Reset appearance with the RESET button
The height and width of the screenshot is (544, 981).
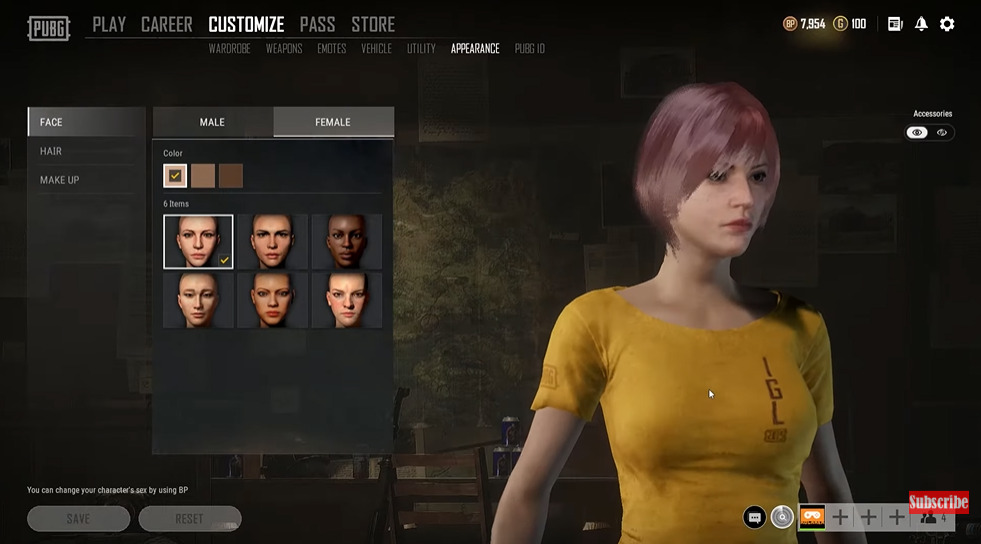point(189,519)
